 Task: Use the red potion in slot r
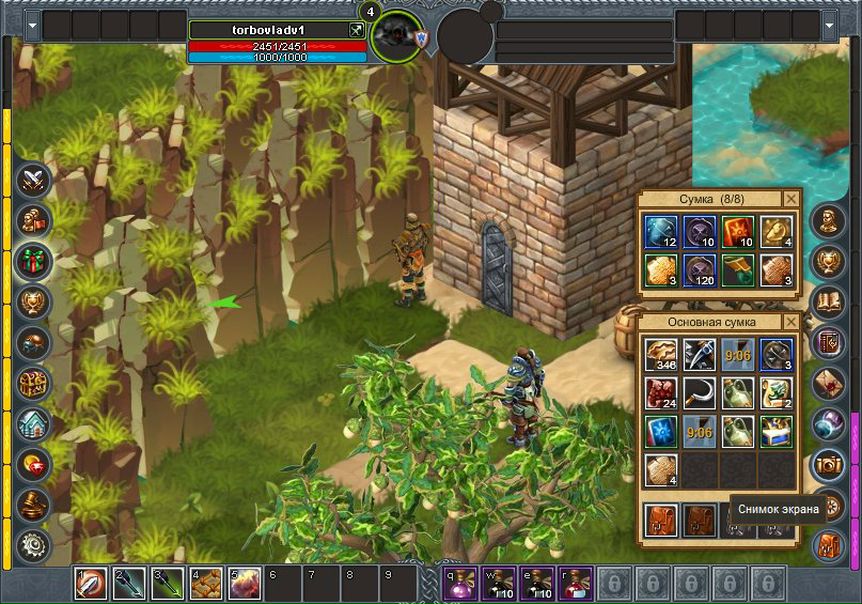(x=576, y=583)
